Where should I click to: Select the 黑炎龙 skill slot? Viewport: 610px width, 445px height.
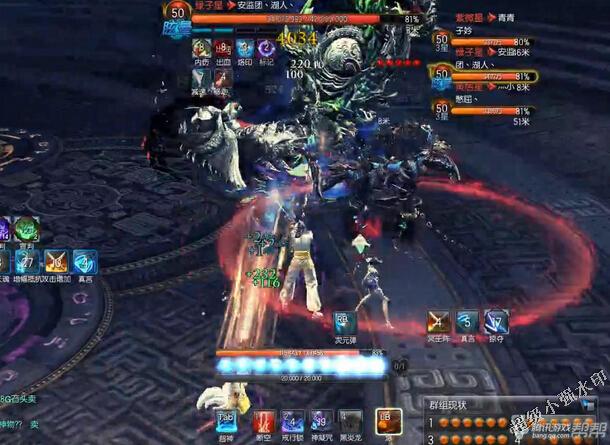point(349,421)
